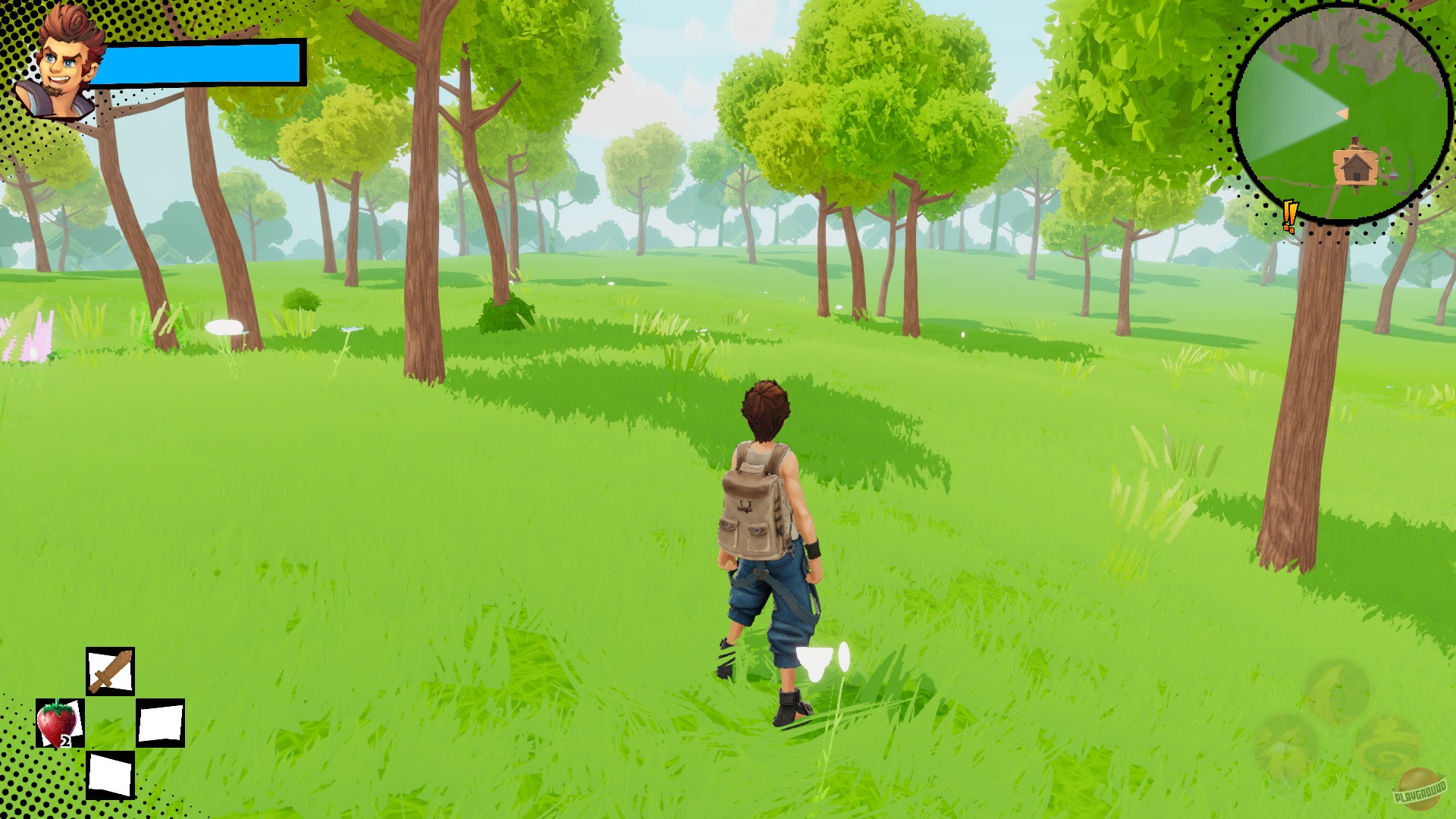Click the circular minimap
This screenshot has height=819, width=1456.
click(x=1342, y=114)
